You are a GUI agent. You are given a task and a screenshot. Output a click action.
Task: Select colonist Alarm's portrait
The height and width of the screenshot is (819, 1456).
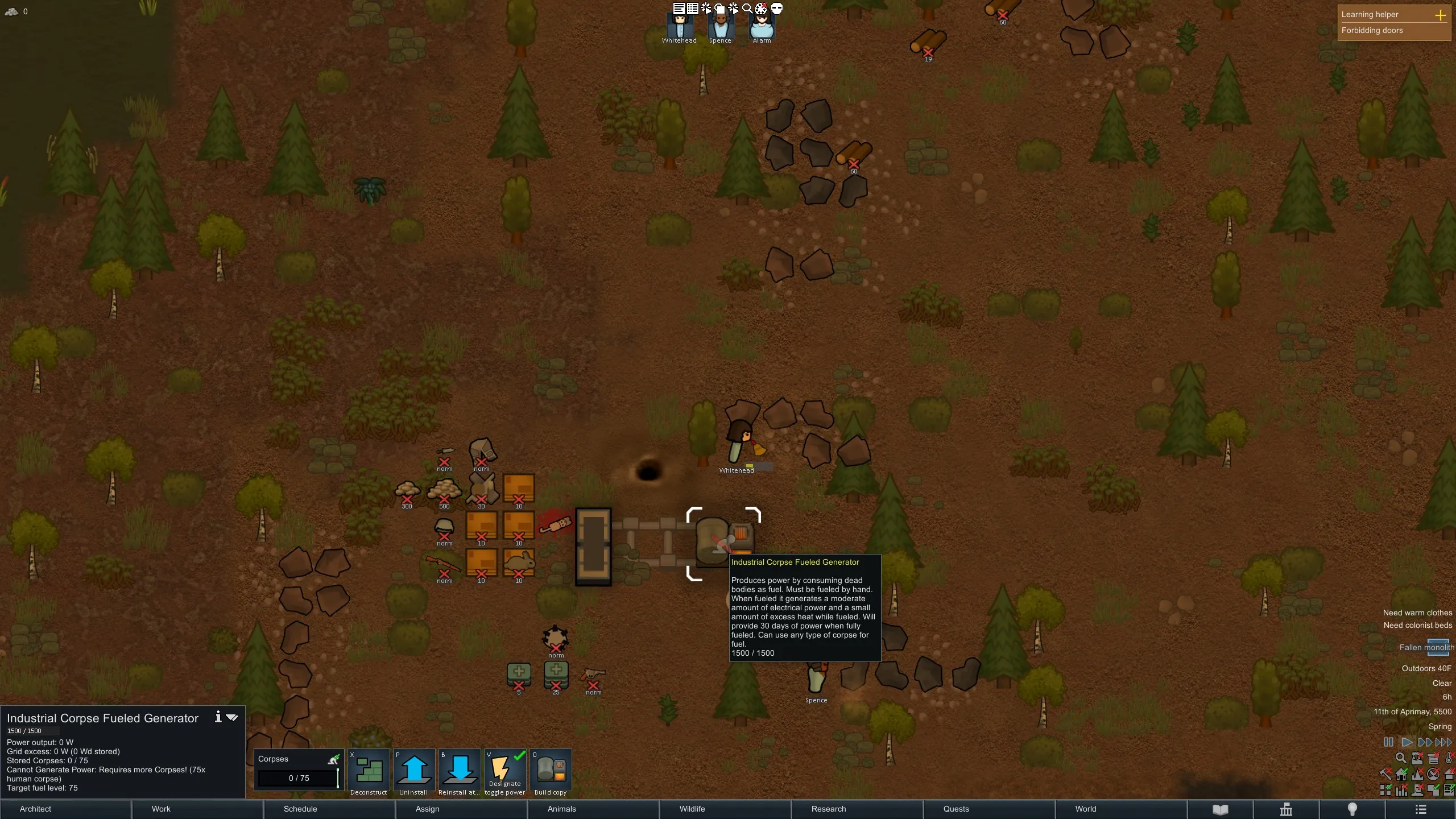coord(762,26)
